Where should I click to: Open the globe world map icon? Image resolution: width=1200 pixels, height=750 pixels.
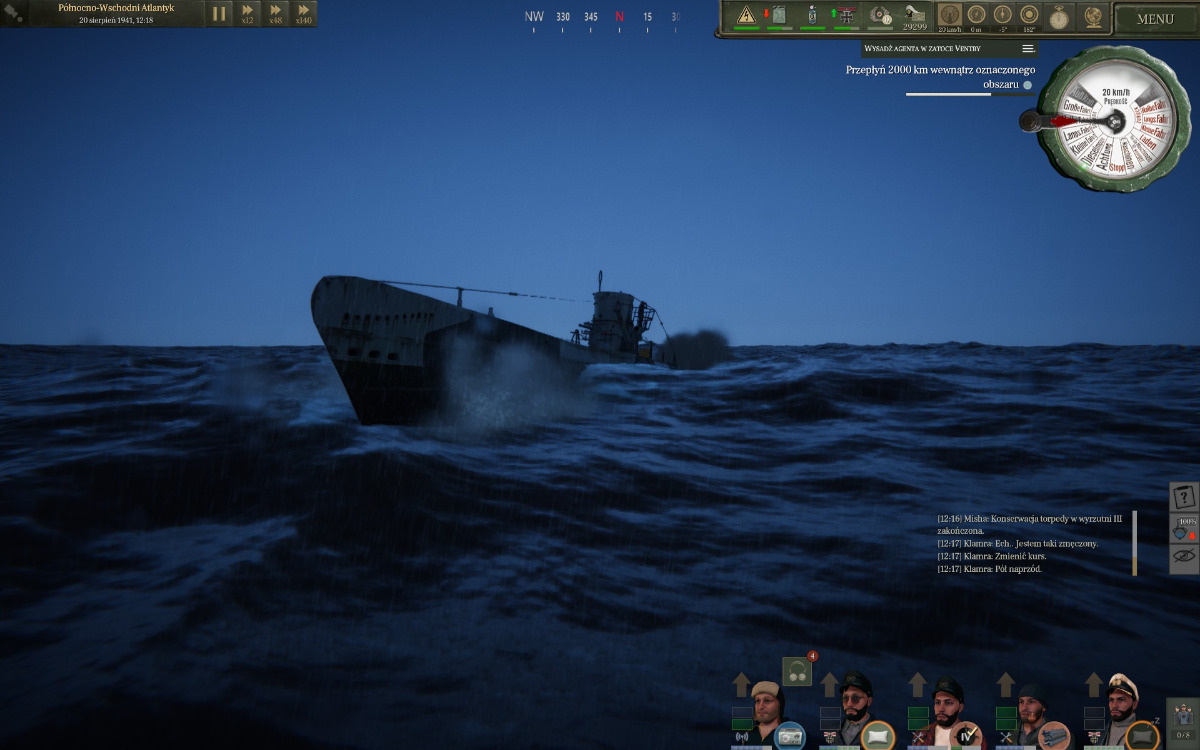(x=1092, y=17)
